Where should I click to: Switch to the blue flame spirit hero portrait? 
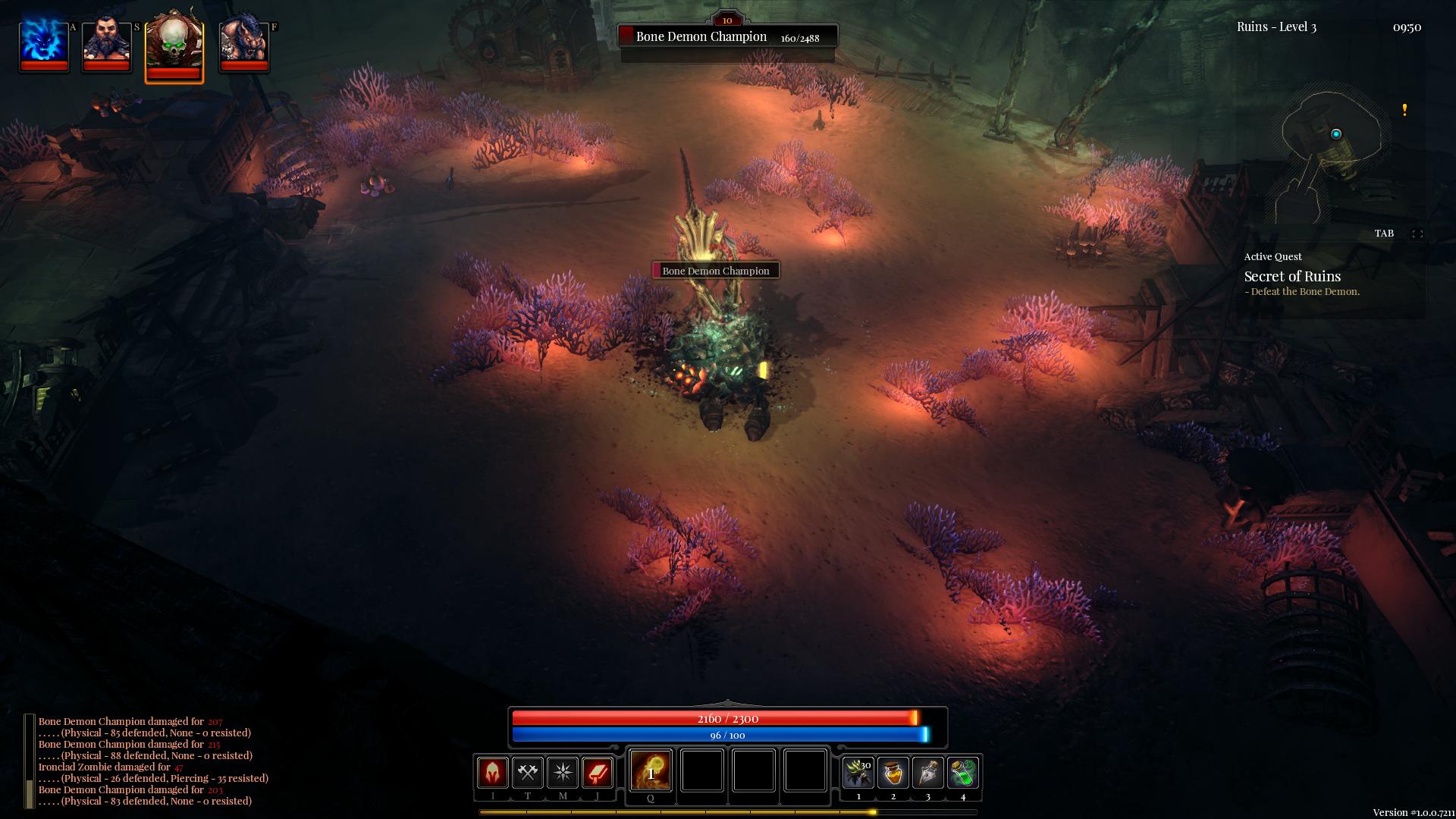tap(43, 44)
